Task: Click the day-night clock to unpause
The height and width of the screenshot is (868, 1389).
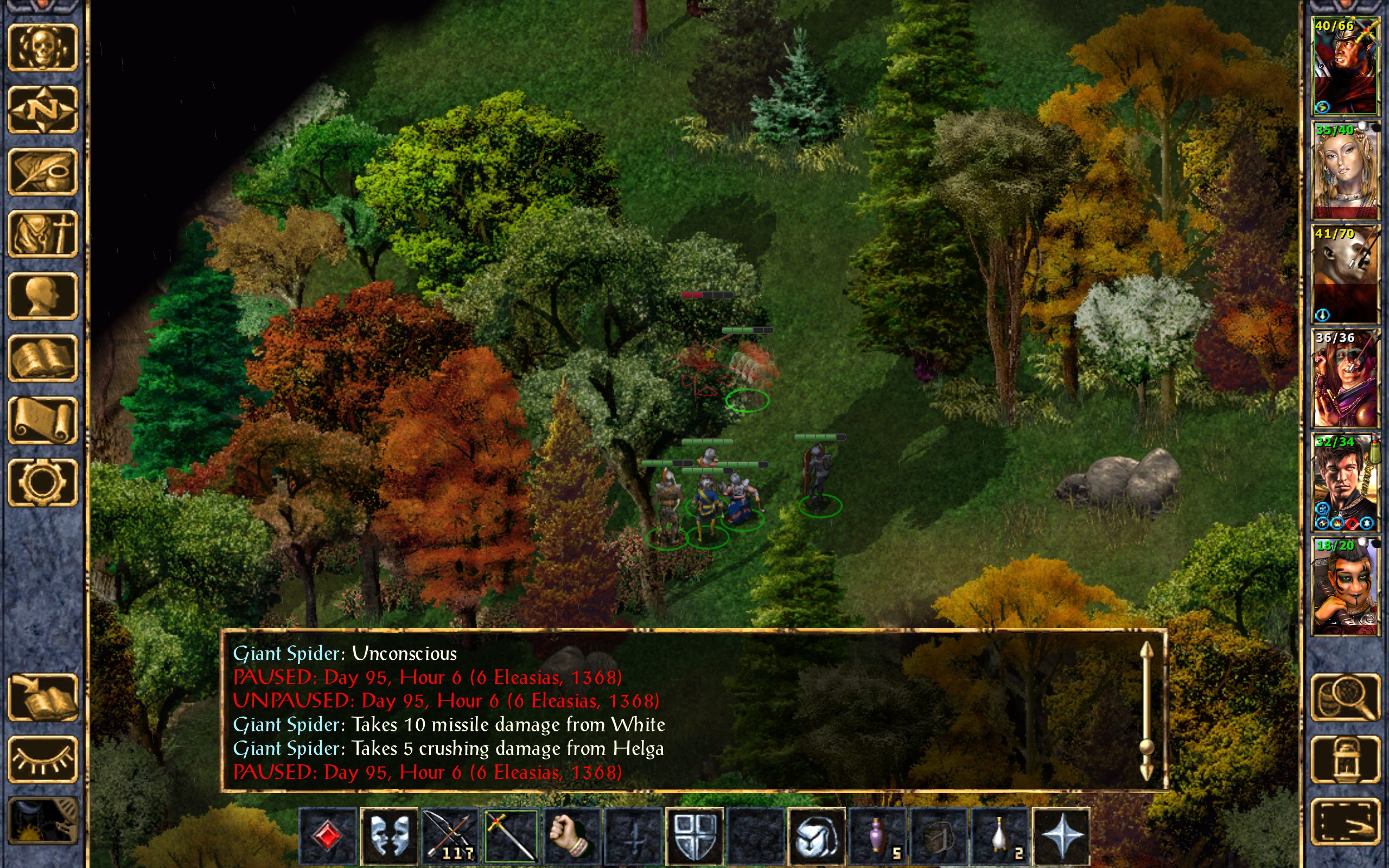Action: coord(42,822)
